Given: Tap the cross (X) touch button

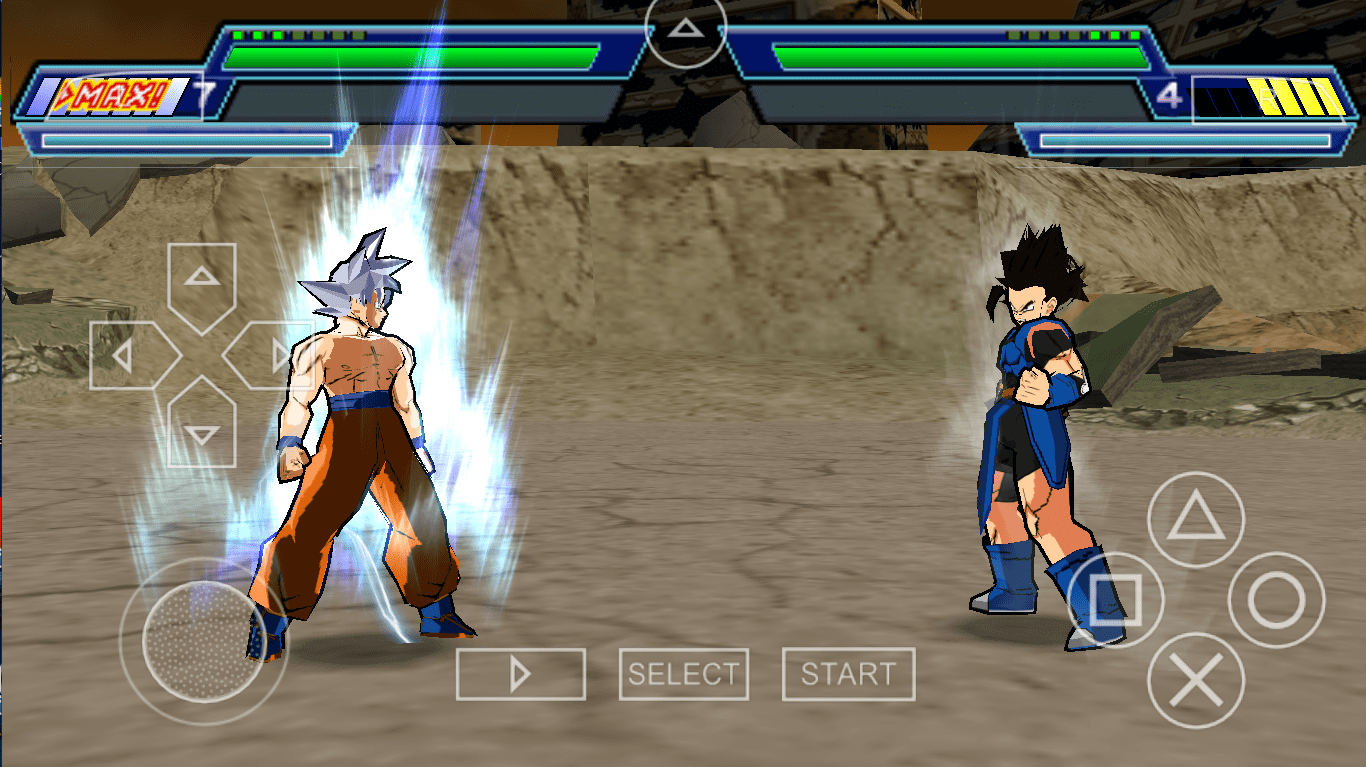Looking at the screenshot, I should (x=1195, y=681).
